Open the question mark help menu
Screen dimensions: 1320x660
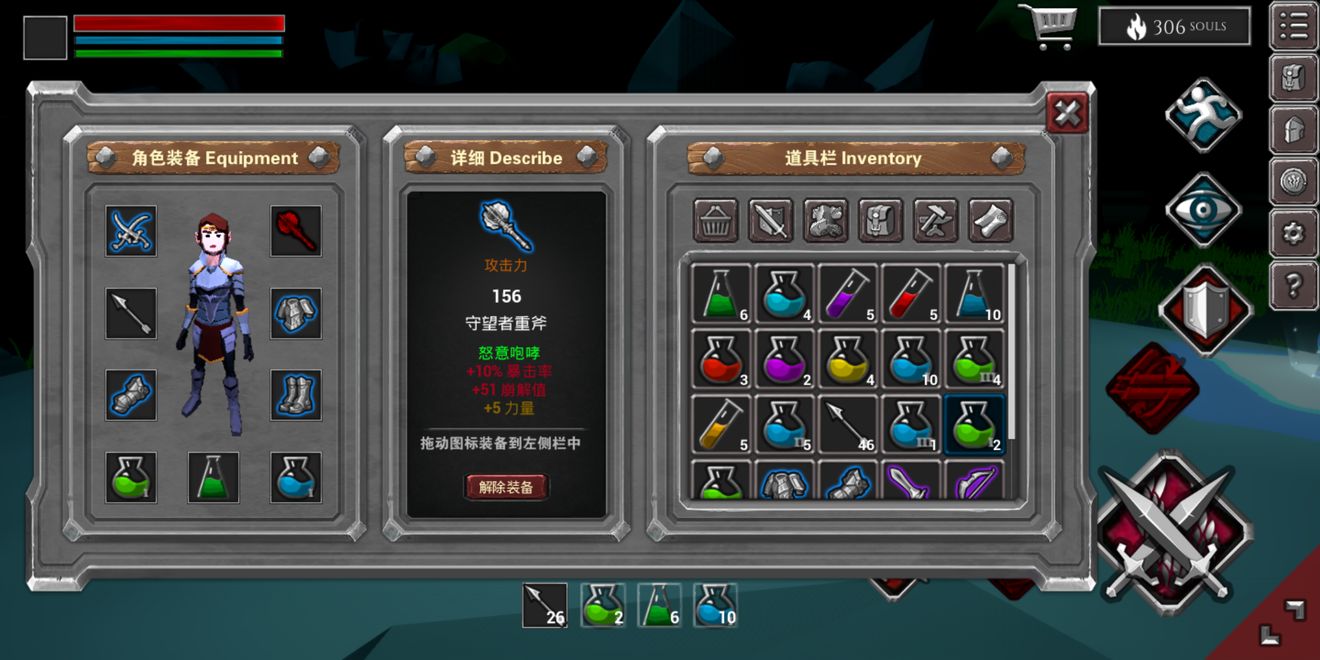coord(1293,286)
